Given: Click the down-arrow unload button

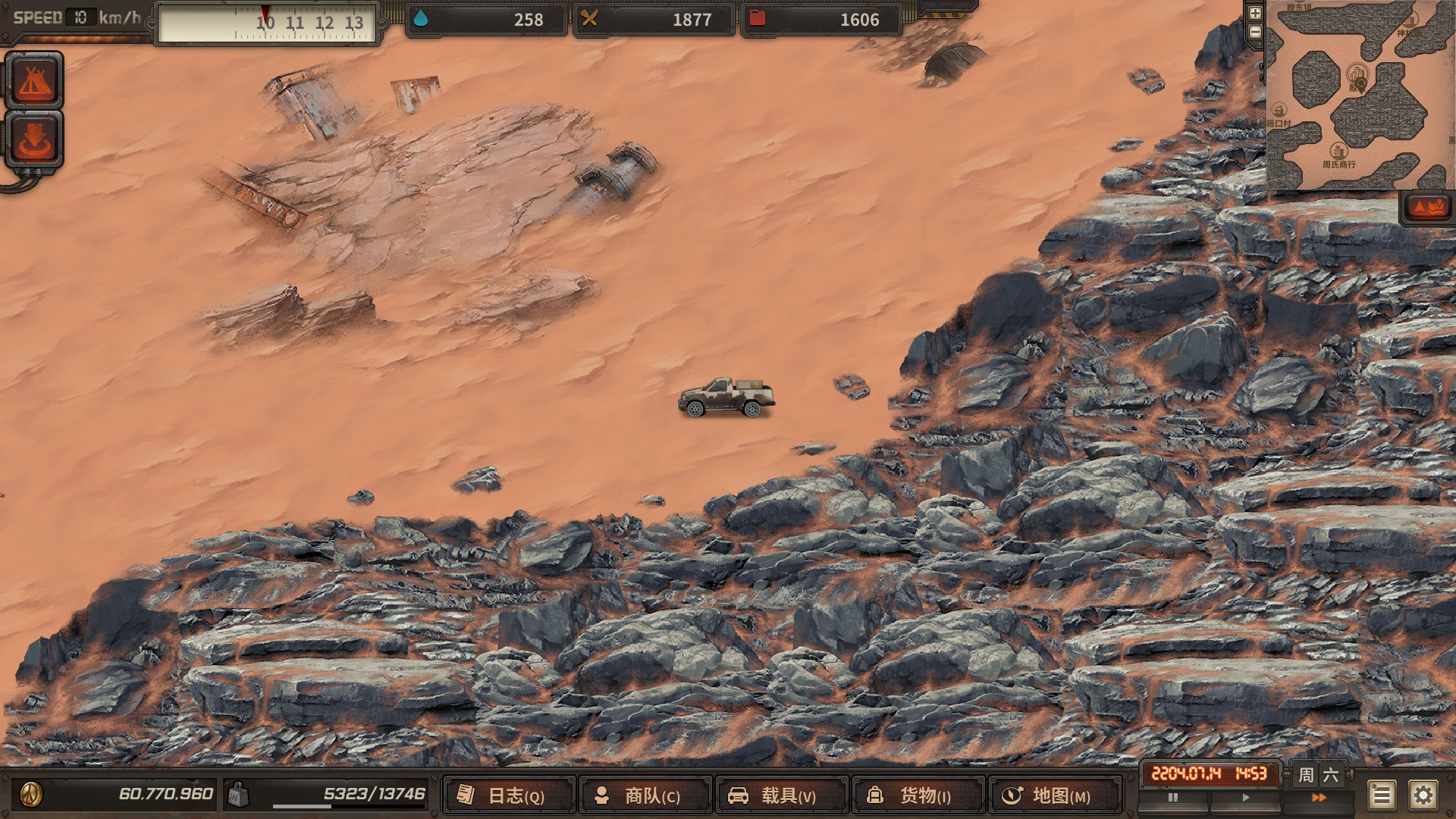Looking at the screenshot, I should (x=34, y=140).
